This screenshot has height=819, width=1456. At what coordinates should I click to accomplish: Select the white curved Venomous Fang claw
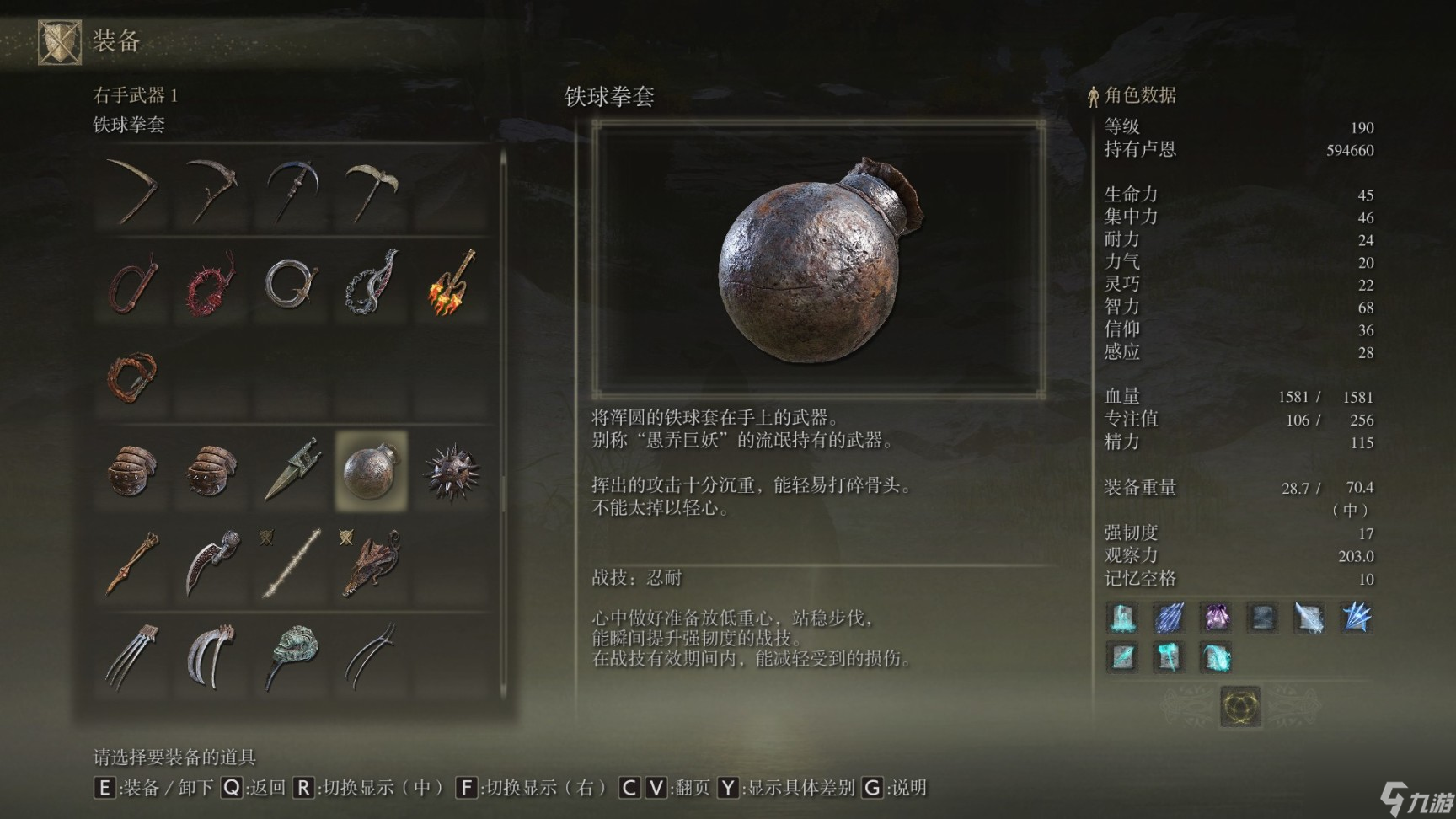coord(211,656)
